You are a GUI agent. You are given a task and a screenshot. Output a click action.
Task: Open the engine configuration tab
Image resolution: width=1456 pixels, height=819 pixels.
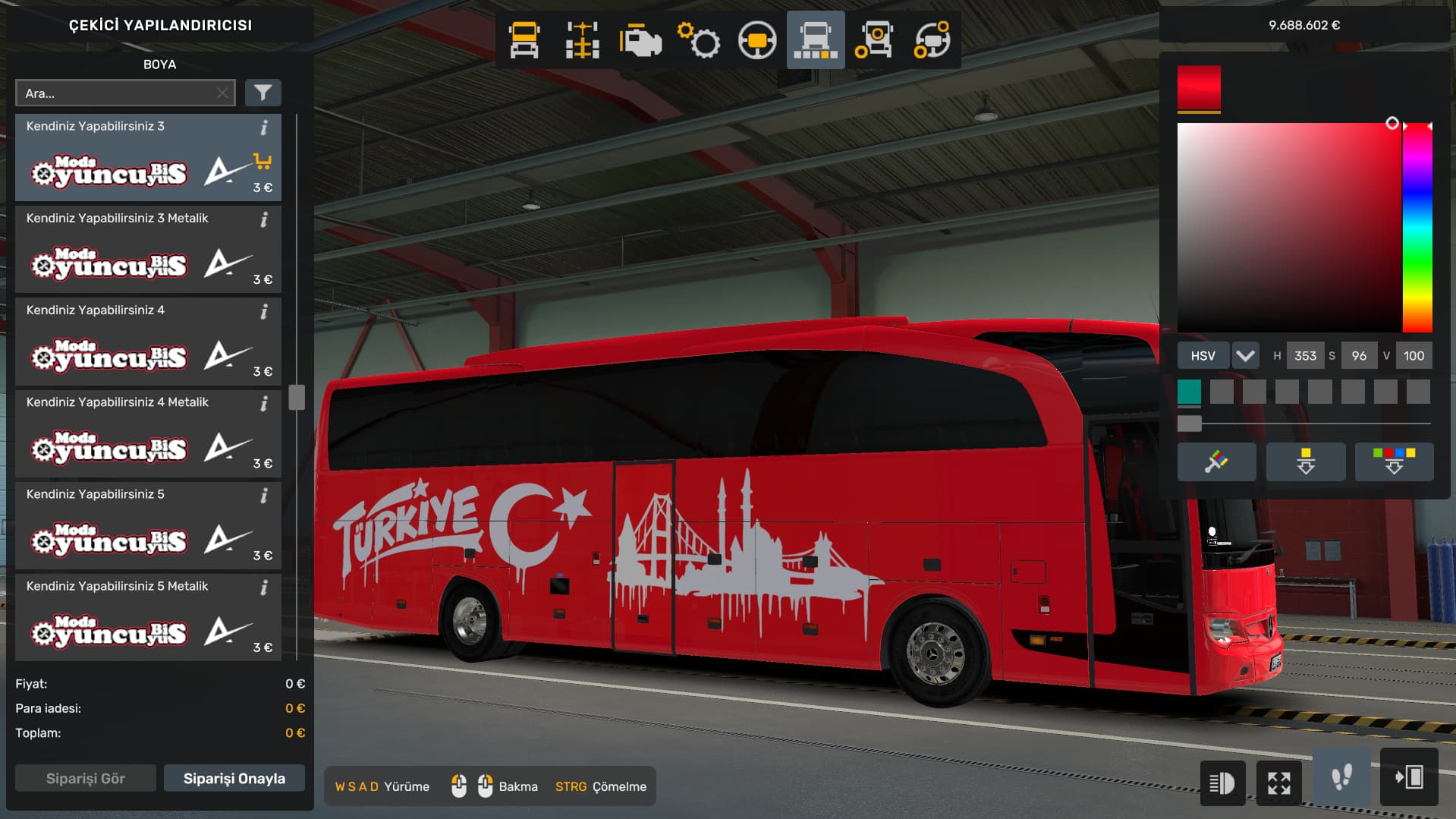pyautogui.click(x=640, y=40)
